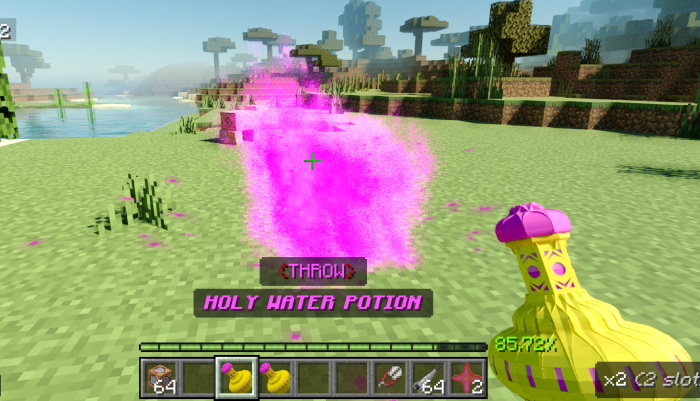Select the red star item slot

tap(465, 378)
